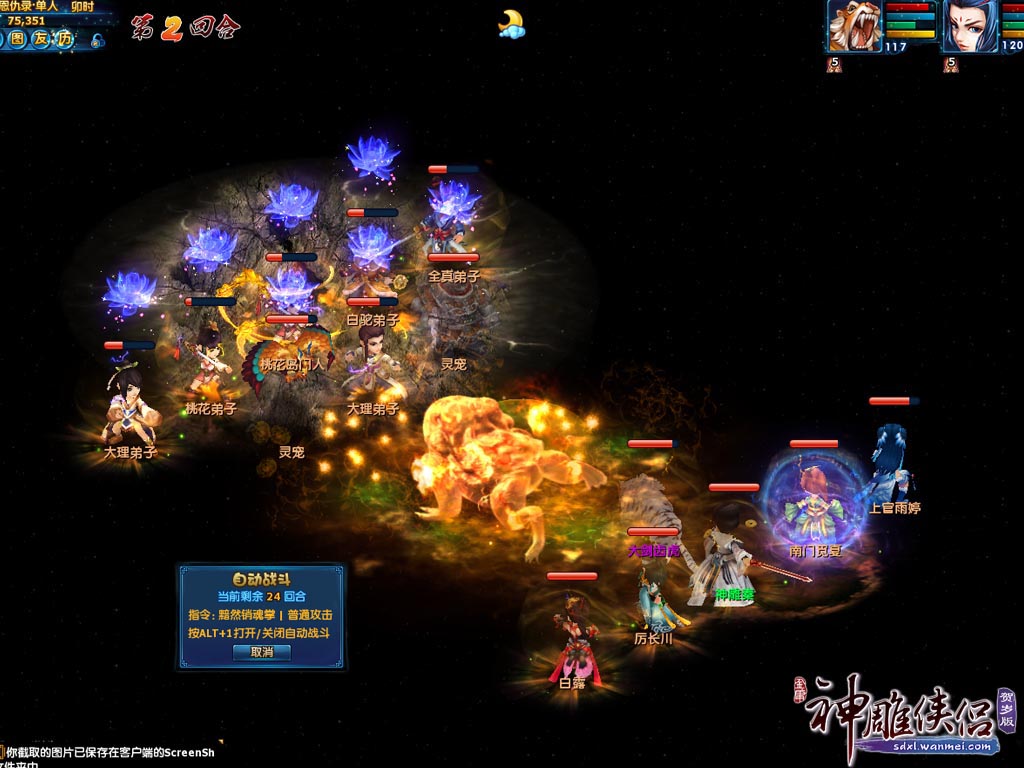Click the moon and cloud time icon
The width and height of the screenshot is (1024, 768).
(x=511, y=24)
